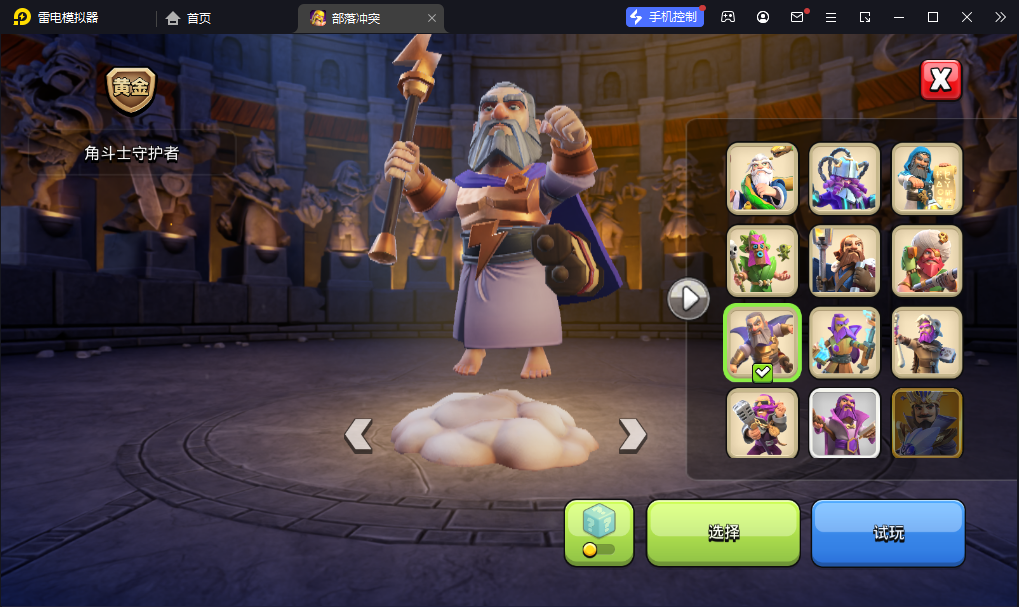Close the skin selection screen

940,81
